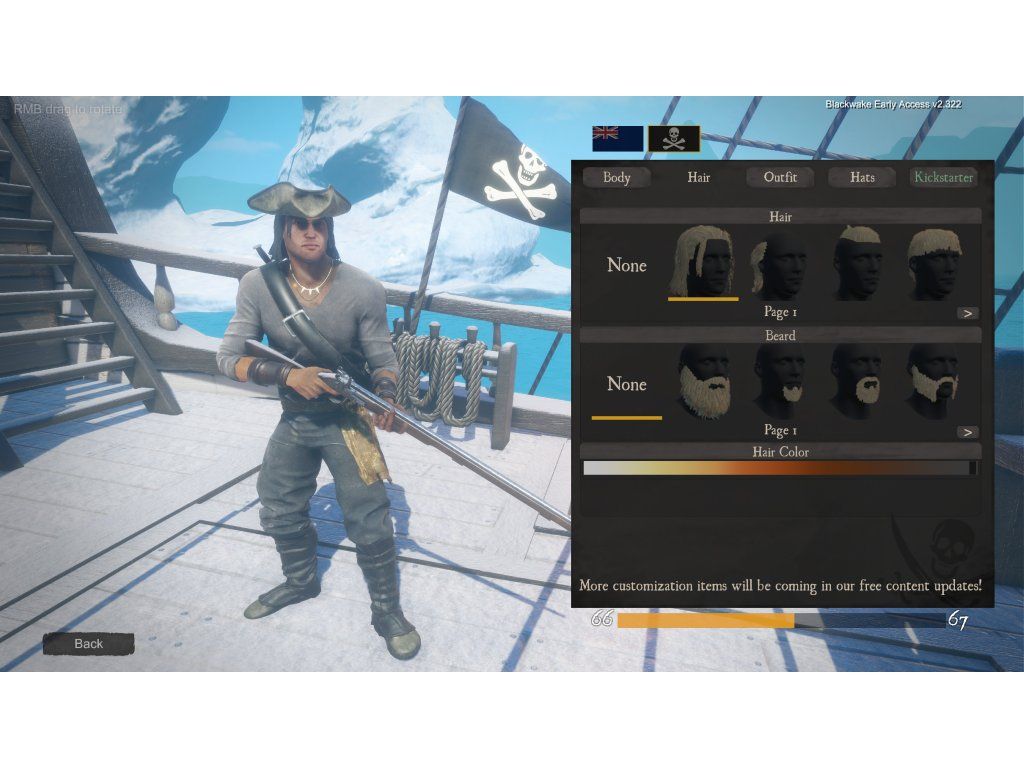Select the British navy flag faction
The width and height of the screenshot is (1024, 768).
pos(617,138)
